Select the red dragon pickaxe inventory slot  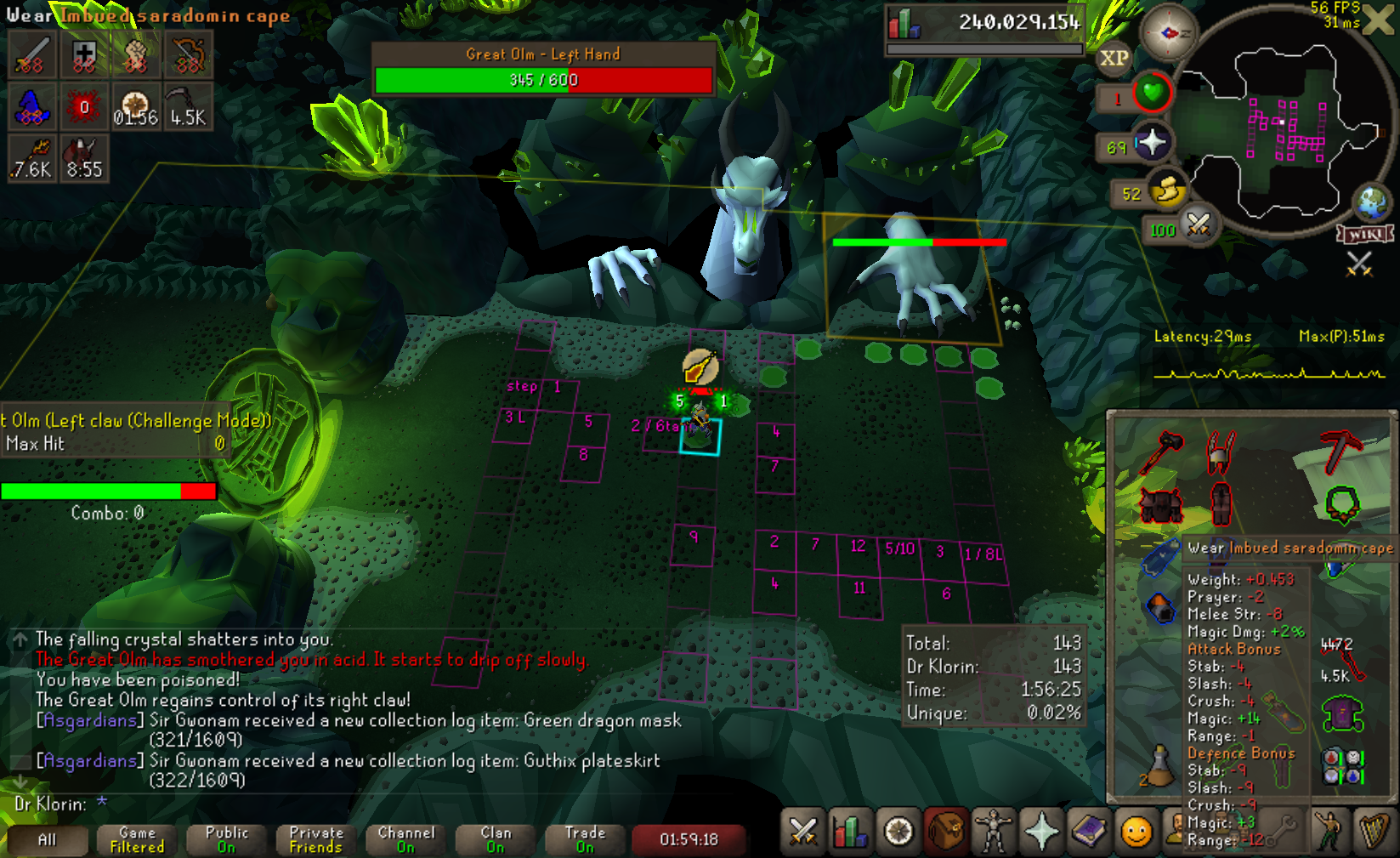1340,451
